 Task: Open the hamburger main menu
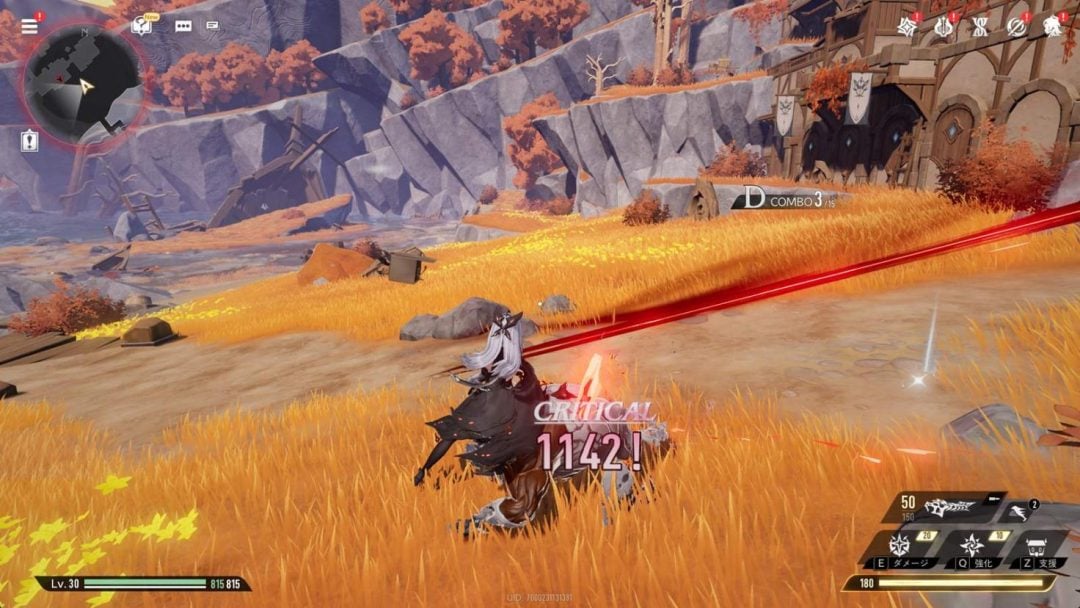(29, 26)
